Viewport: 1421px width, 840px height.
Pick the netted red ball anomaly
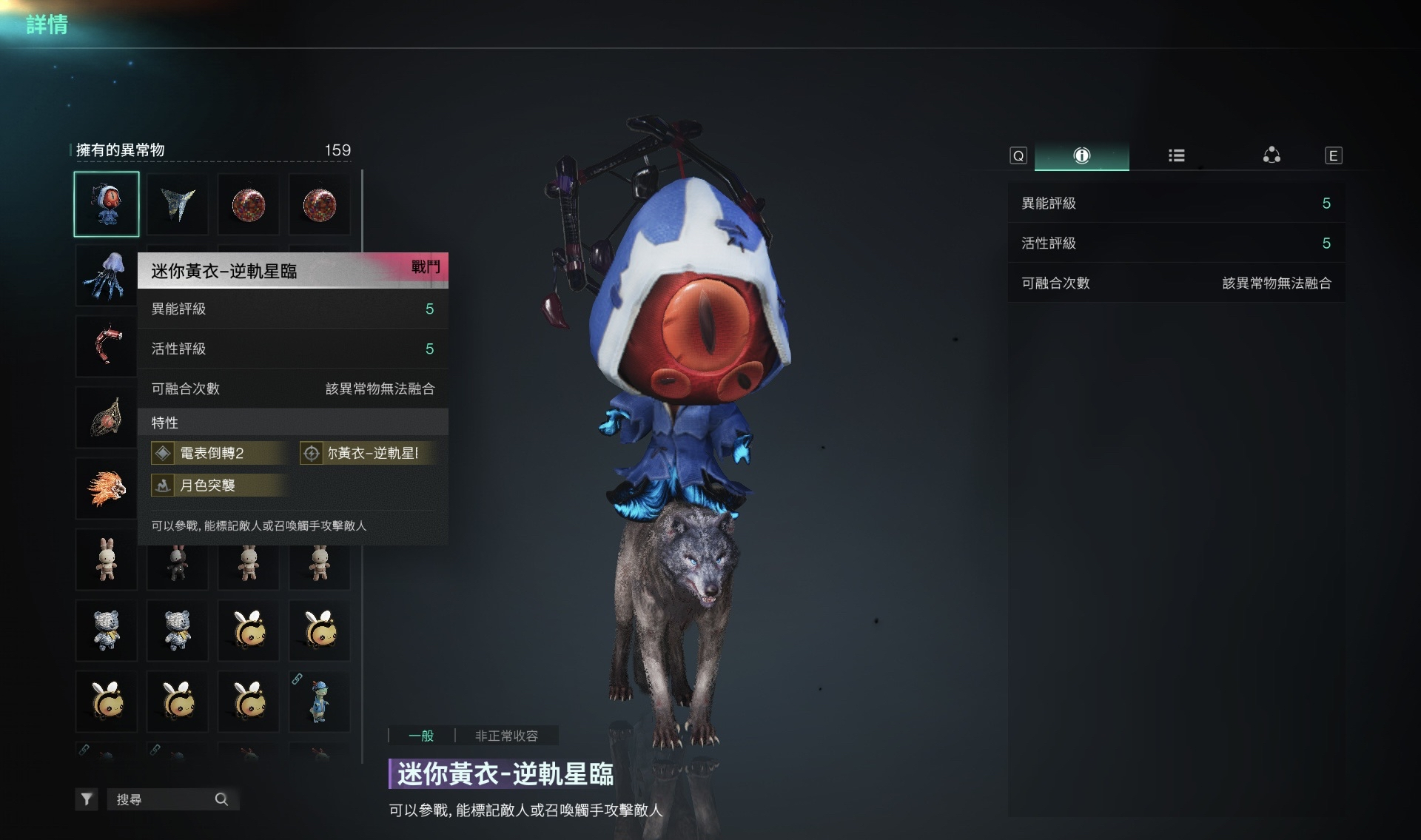coord(107,417)
